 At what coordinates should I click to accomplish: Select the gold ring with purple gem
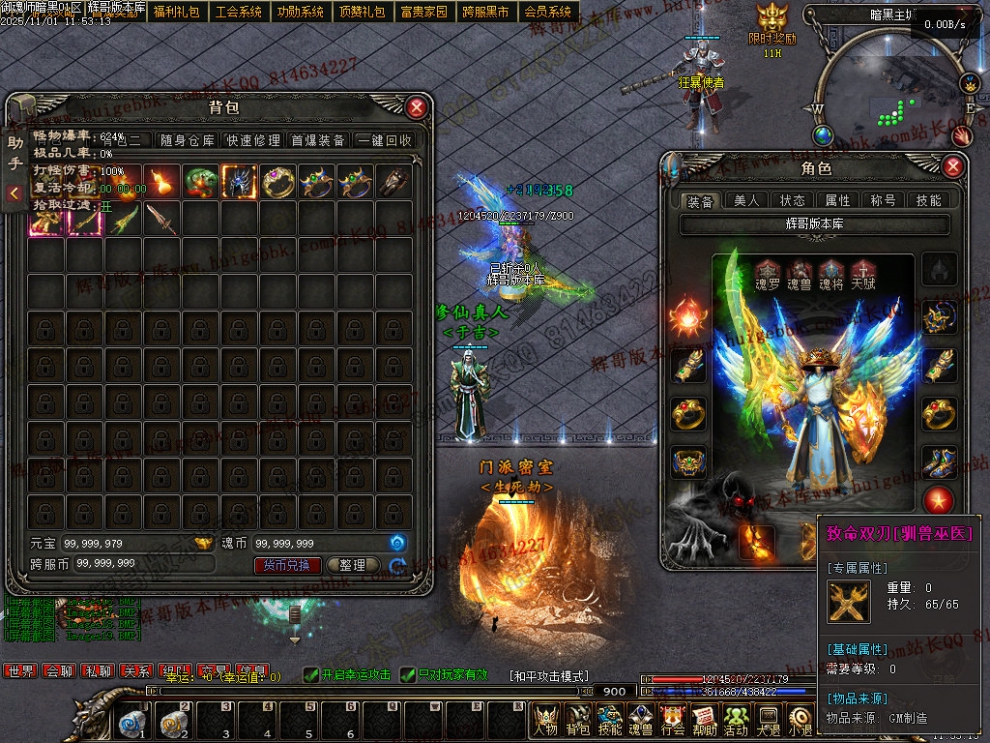(278, 182)
